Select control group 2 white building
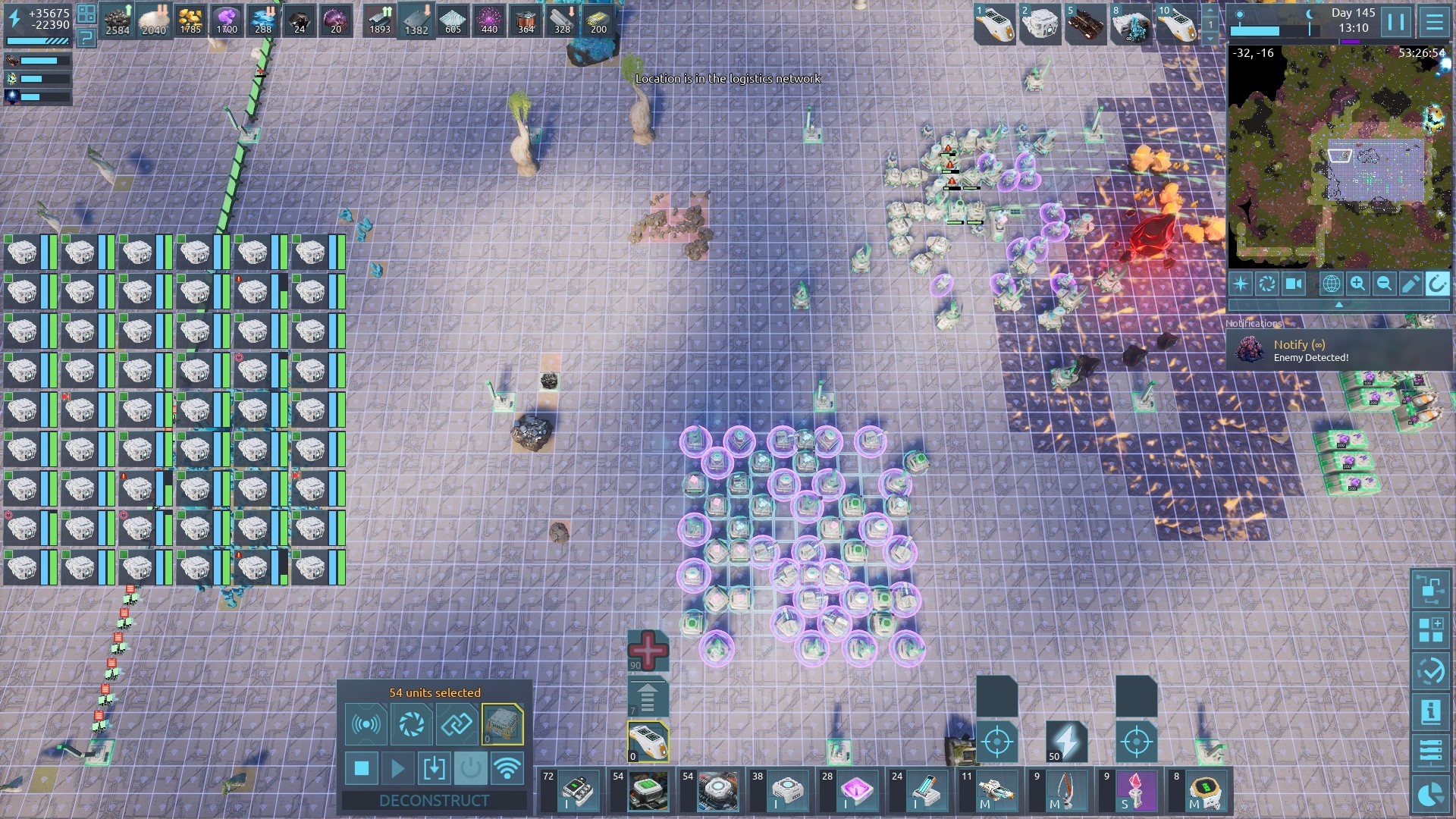 (1040, 24)
